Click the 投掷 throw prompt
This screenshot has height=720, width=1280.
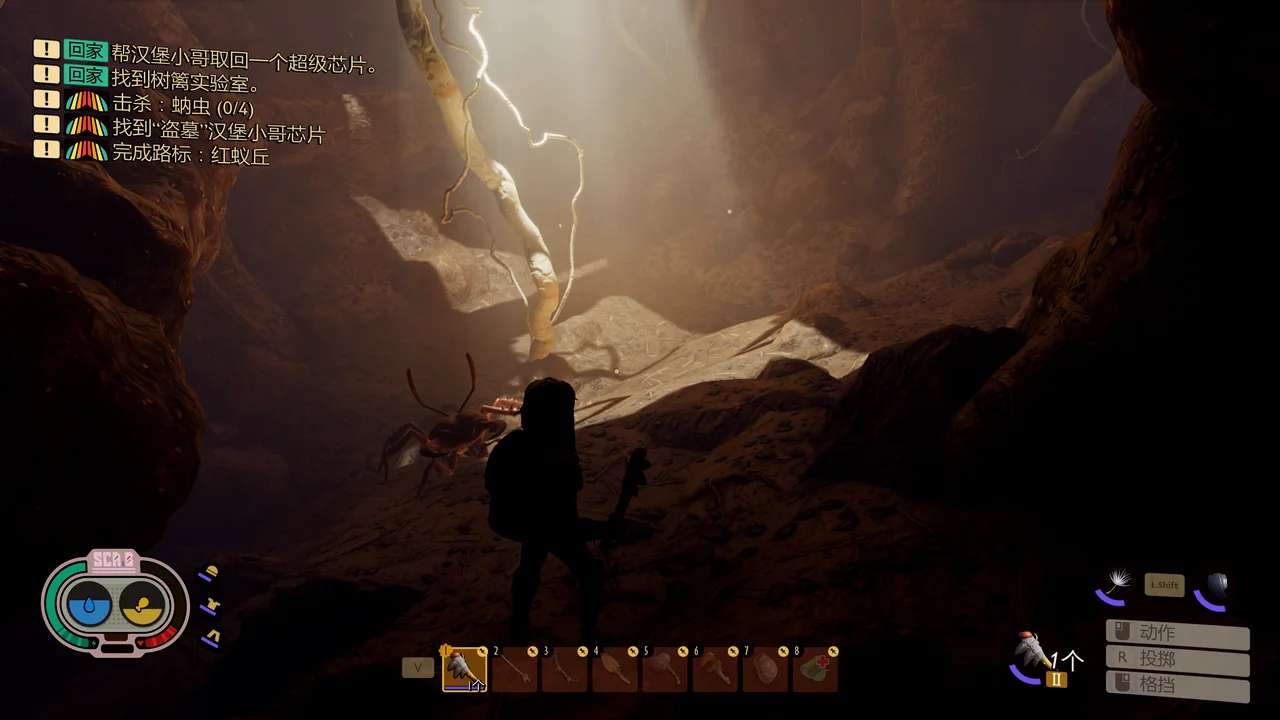coord(1177,659)
